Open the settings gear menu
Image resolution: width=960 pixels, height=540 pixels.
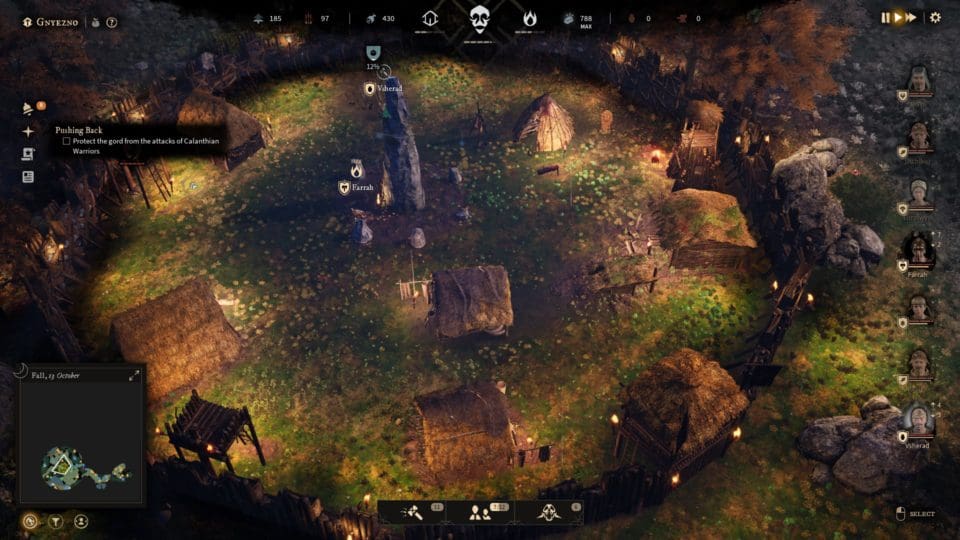point(935,17)
